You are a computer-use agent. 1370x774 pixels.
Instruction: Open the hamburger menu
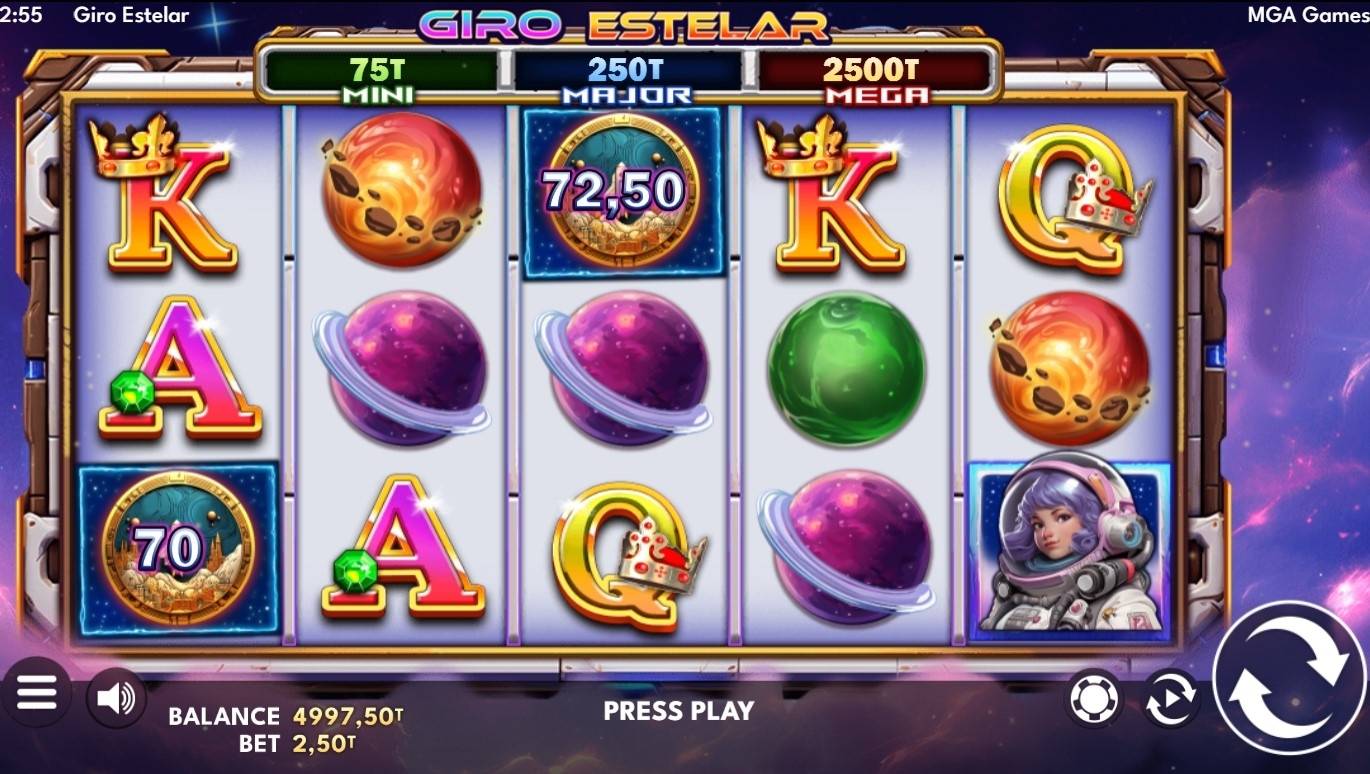click(x=37, y=693)
